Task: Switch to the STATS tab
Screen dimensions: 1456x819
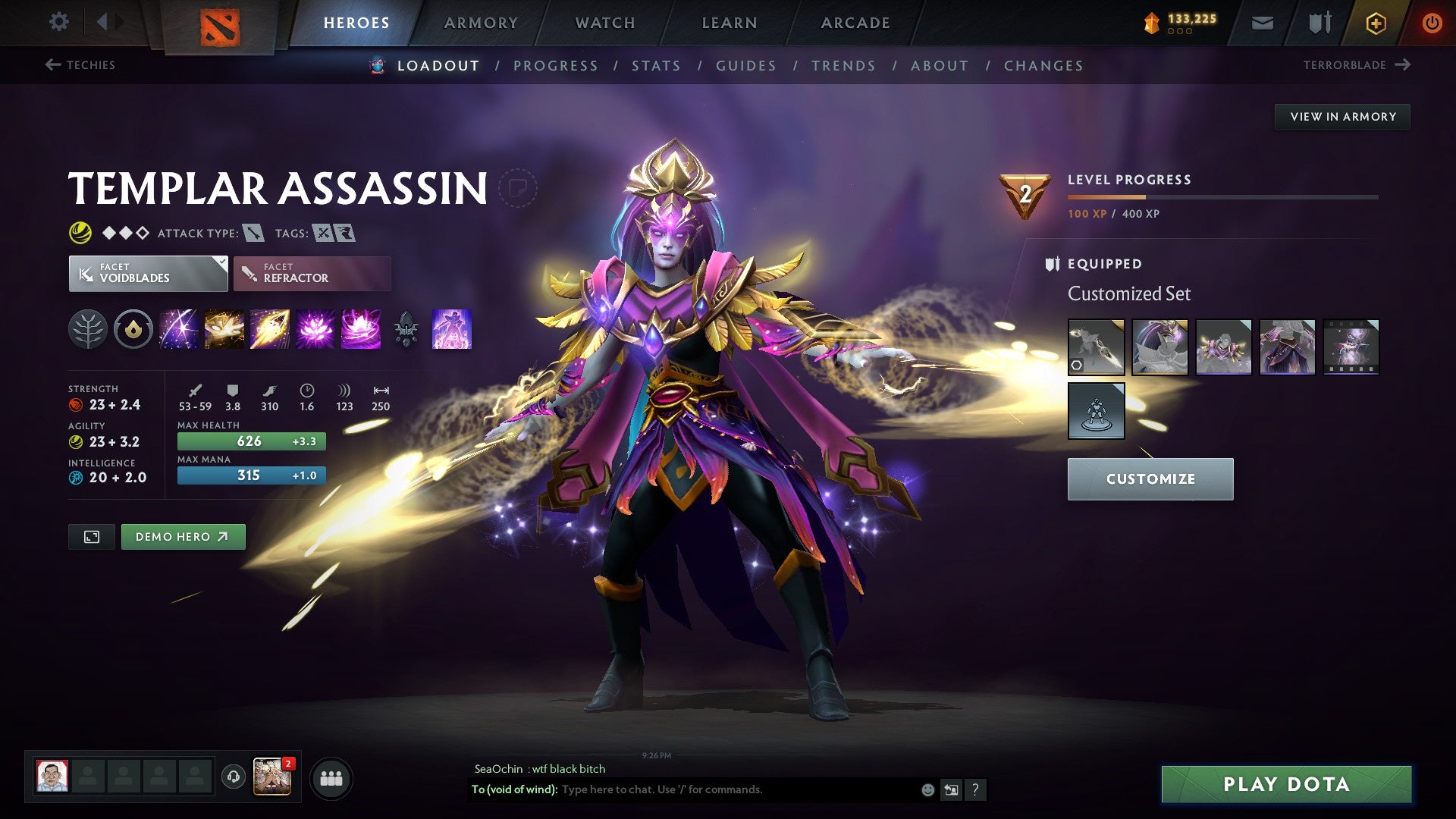Action: pyautogui.click(x=655, y=66)
